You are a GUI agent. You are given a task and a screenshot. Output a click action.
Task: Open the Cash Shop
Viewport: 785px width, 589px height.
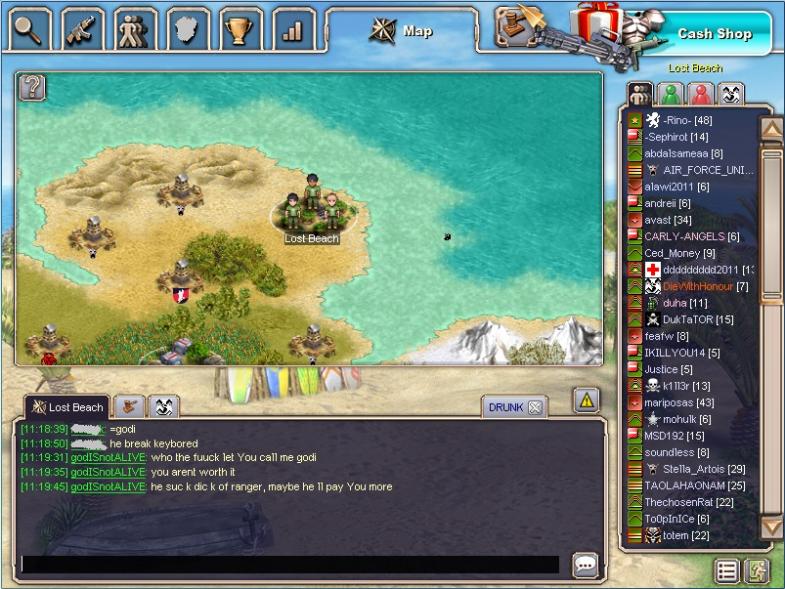[714, 34]
